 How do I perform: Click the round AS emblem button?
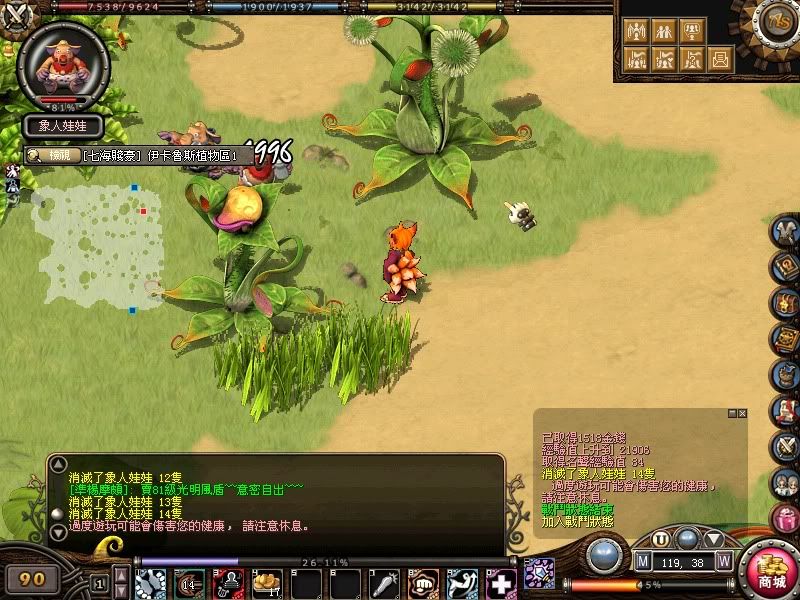[x=776, y=21]
